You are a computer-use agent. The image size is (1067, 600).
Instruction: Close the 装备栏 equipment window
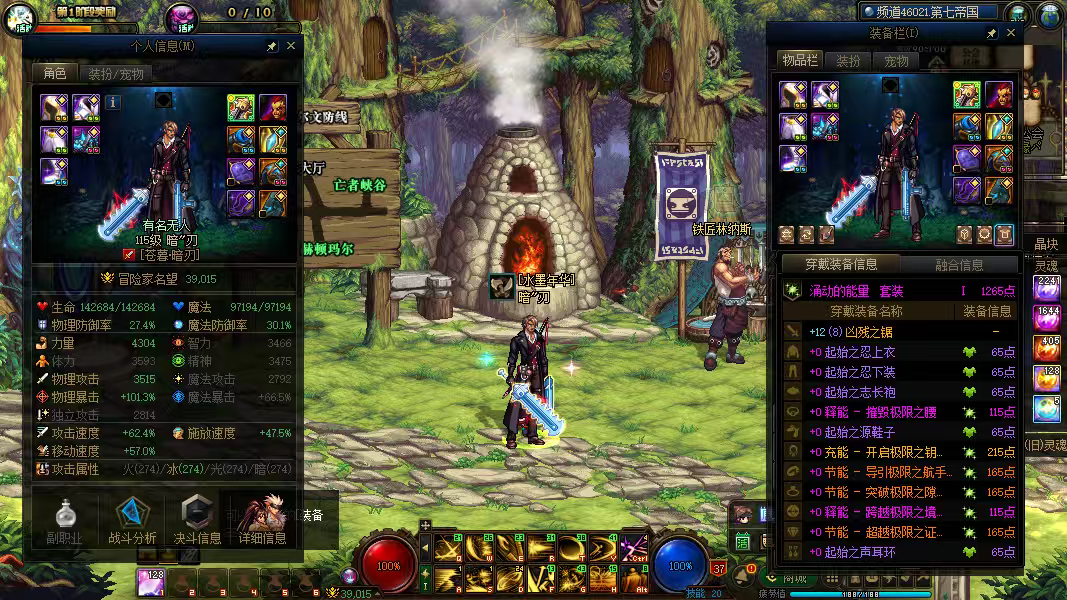pos(1011,33)
